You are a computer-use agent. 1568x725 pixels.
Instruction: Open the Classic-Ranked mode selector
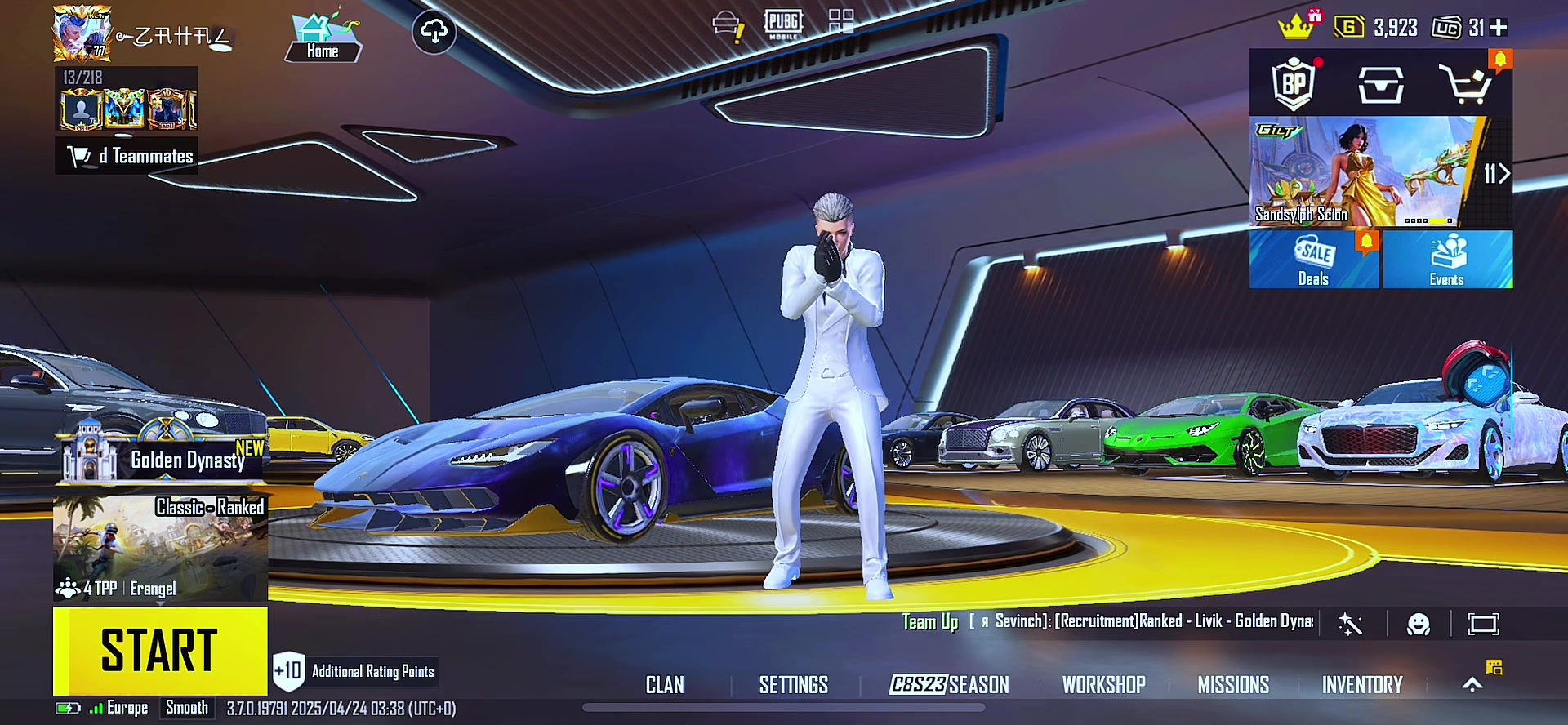click(160, 547)
